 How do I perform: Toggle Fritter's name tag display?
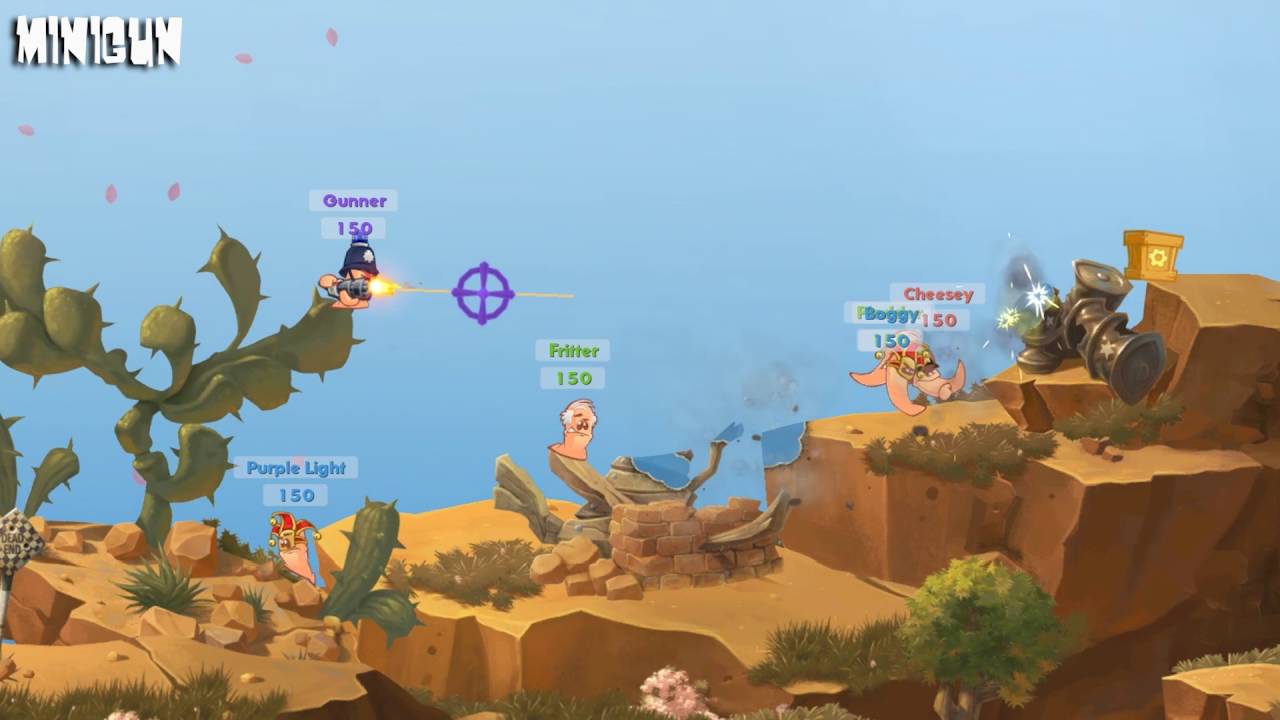[x=572, y=351]
